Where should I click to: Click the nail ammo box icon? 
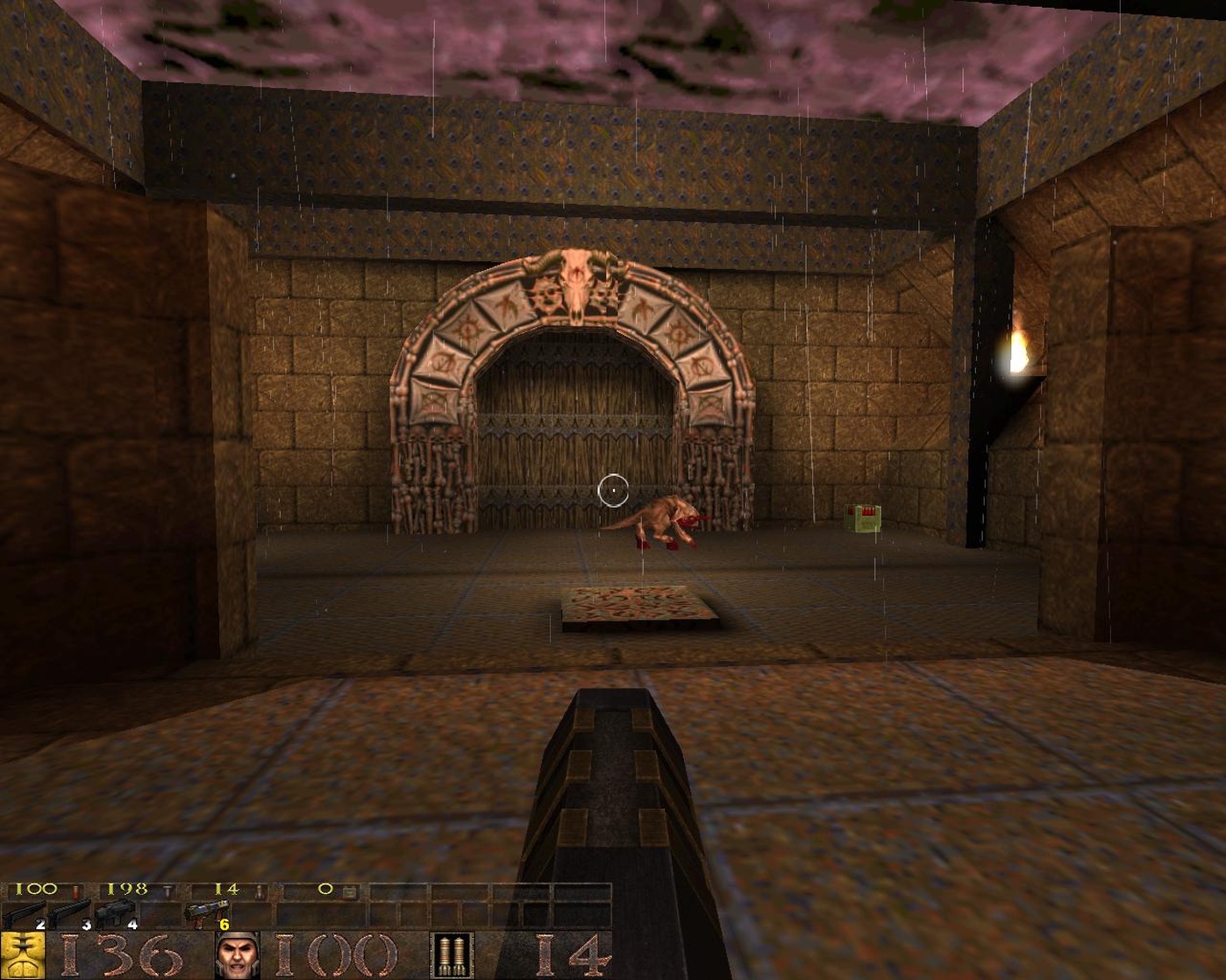pos(167,889)
